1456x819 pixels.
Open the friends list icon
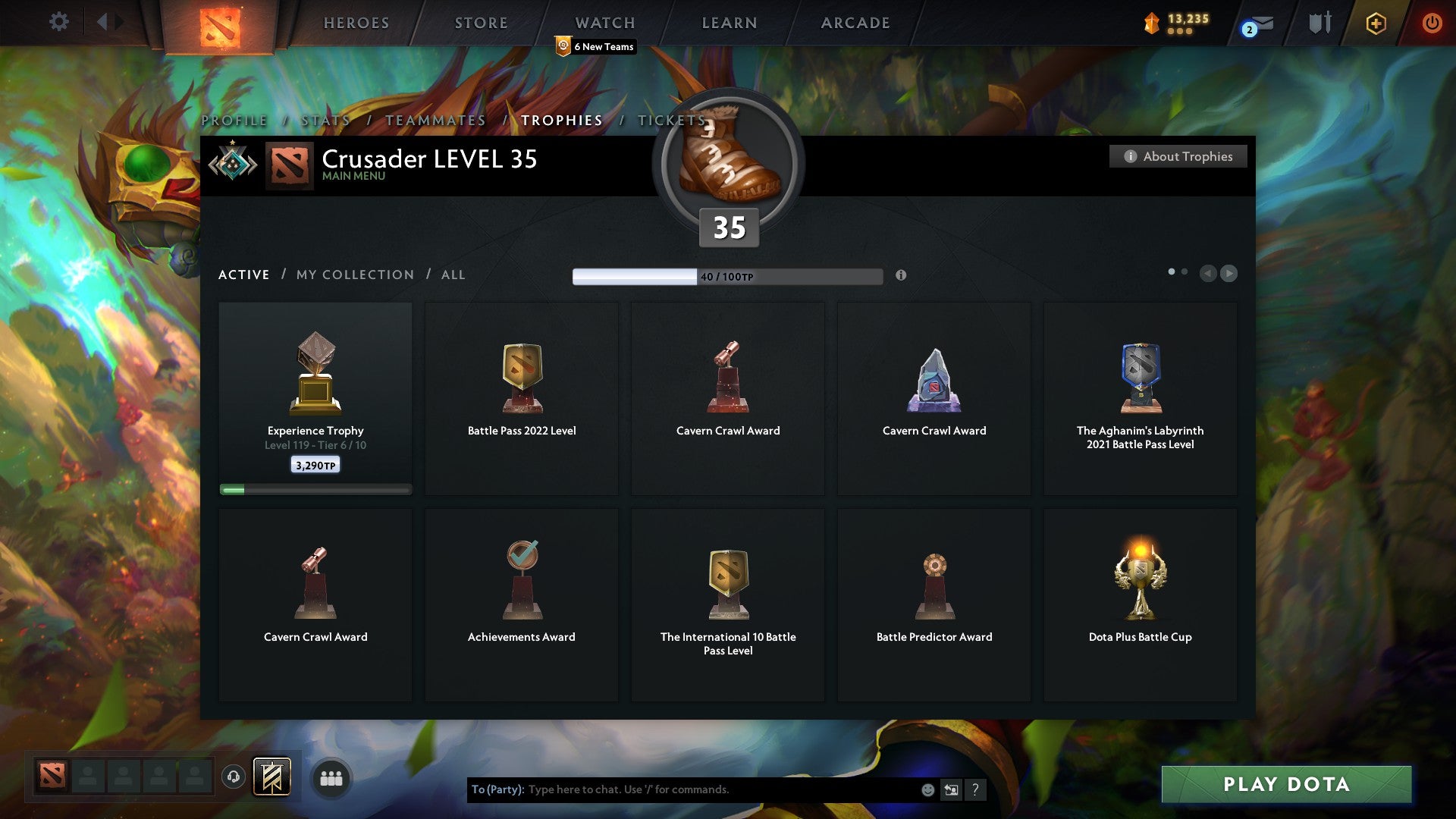click(331, 777)
